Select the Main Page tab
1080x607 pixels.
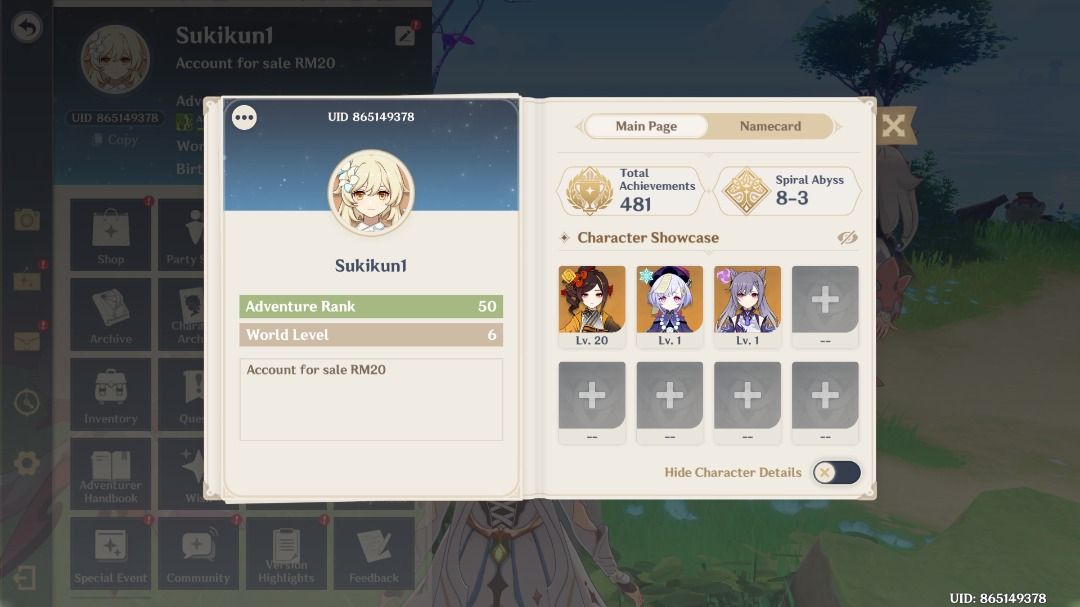(x=646, y=126)
